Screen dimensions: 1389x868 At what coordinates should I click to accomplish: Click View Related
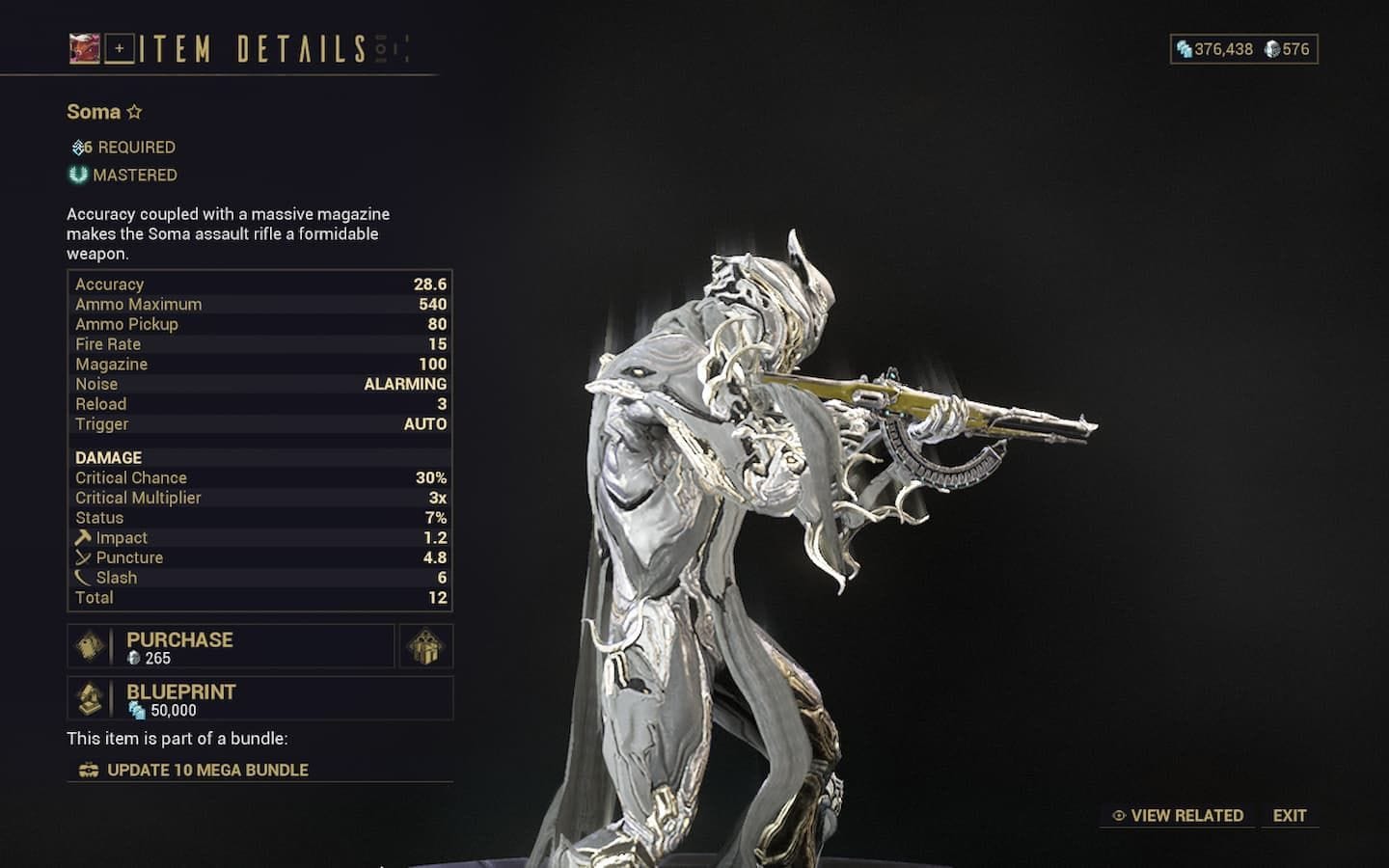(1186, 815)
